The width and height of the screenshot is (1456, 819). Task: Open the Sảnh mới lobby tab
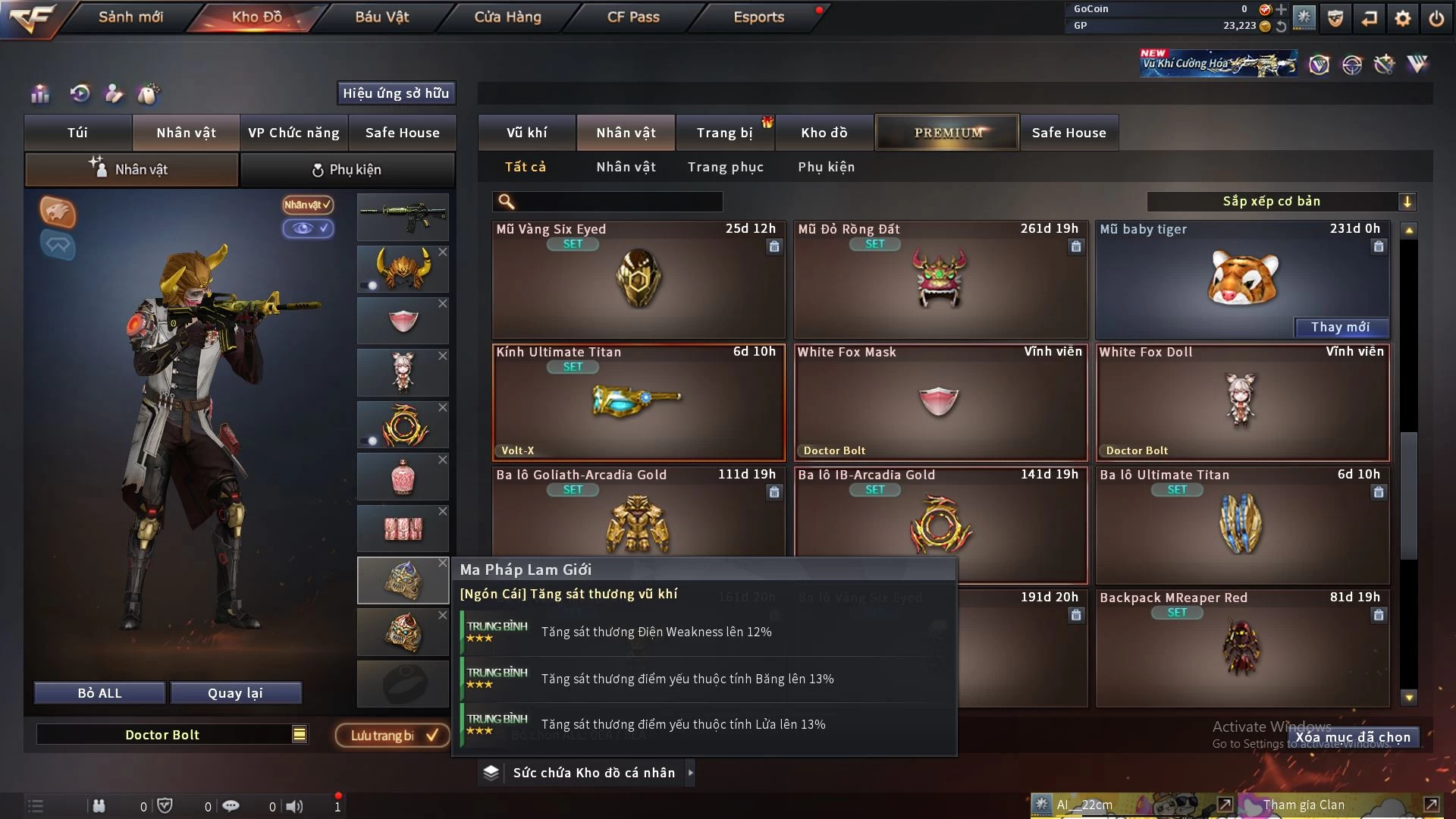click(130, 17)
